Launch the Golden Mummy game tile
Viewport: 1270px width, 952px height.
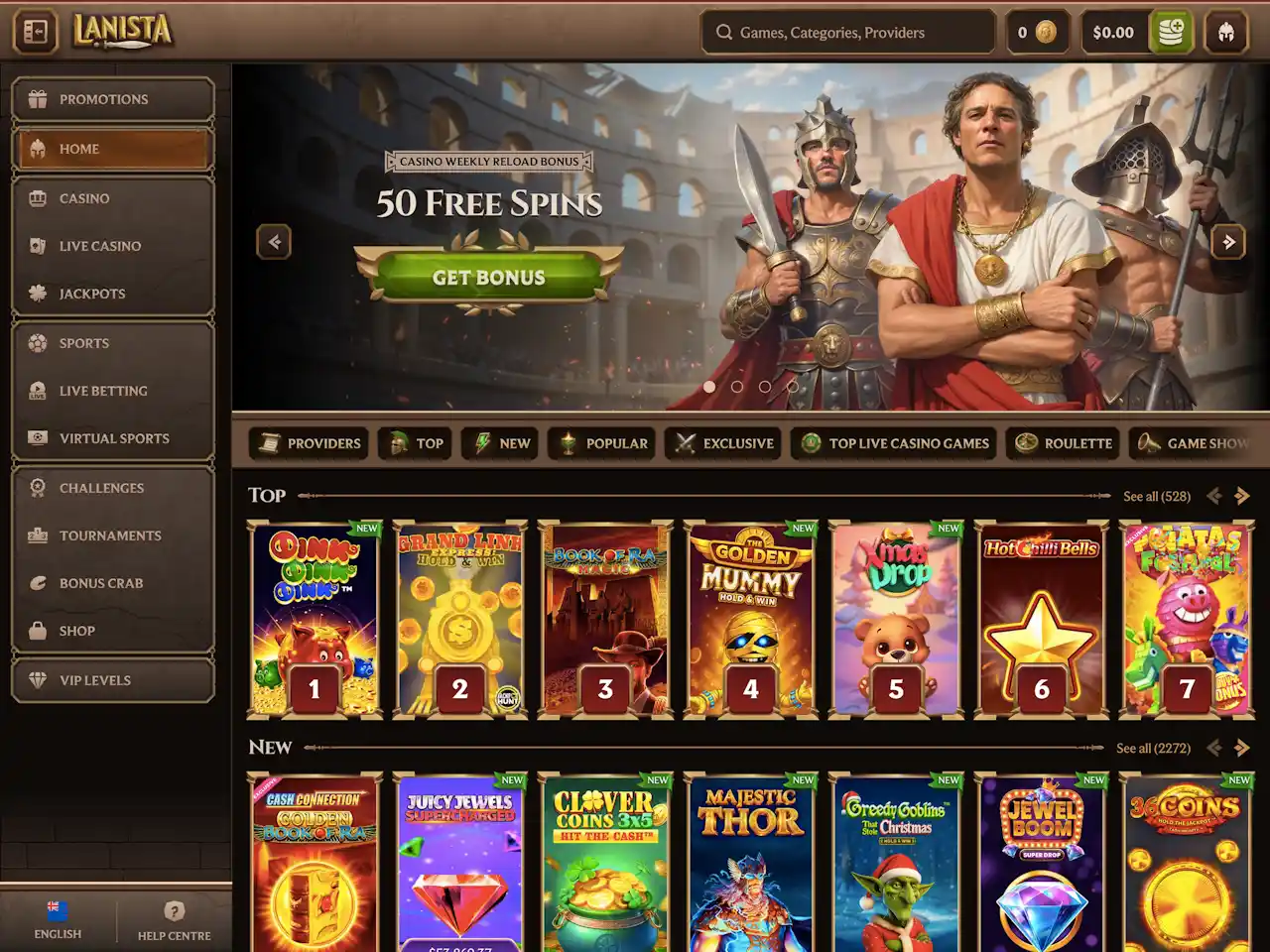pos(751,619)
